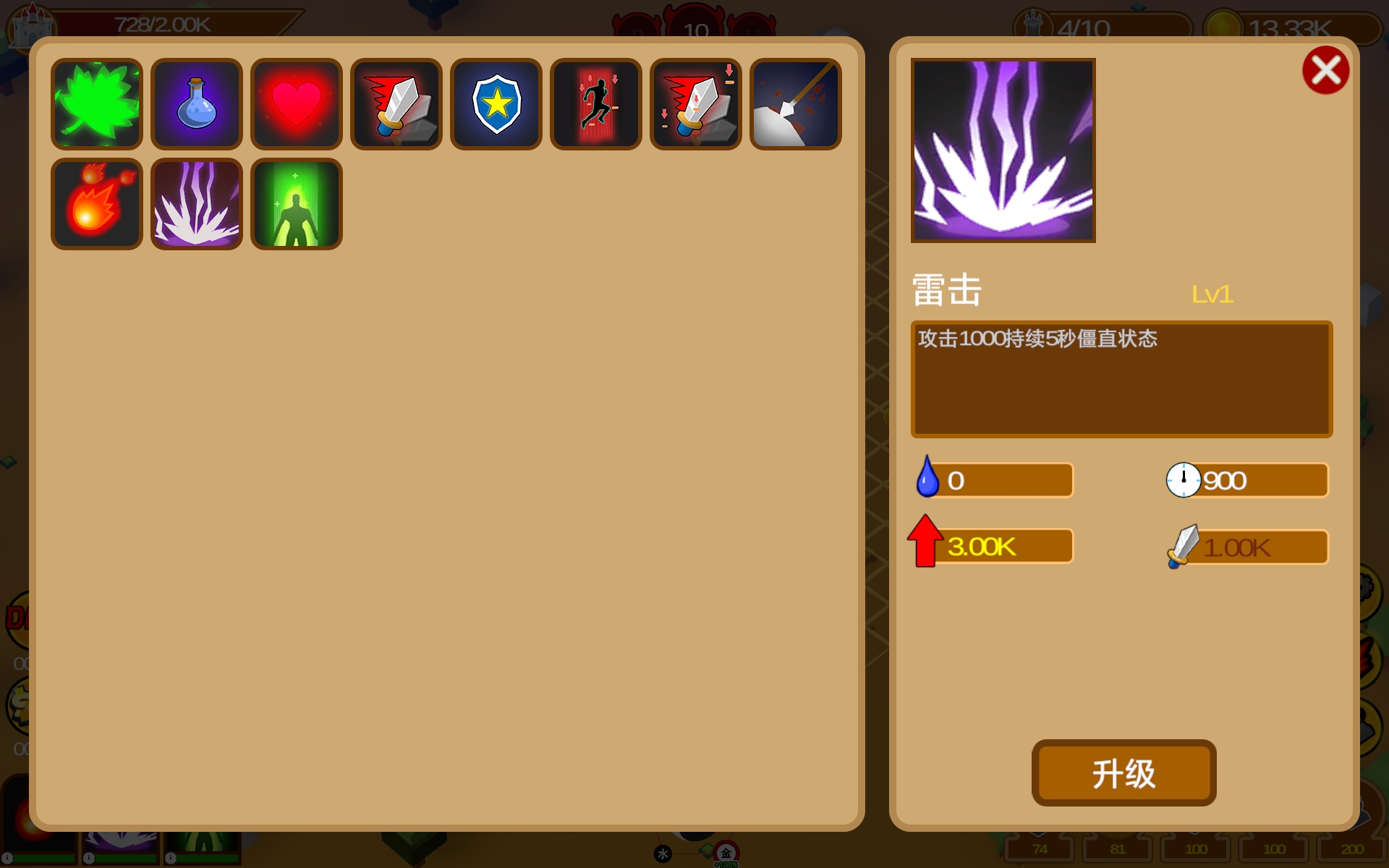Open the purple lightning 雷击 skill icon
The width and height of the screenshot is (1389, 868).
tap(196, 203)
